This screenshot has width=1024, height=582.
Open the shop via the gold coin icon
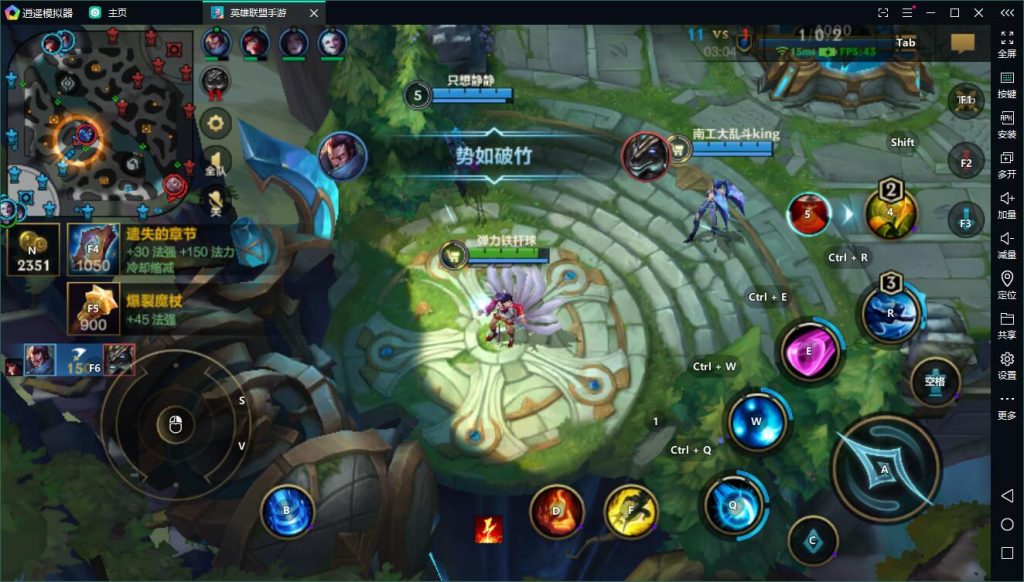(32, 250)
